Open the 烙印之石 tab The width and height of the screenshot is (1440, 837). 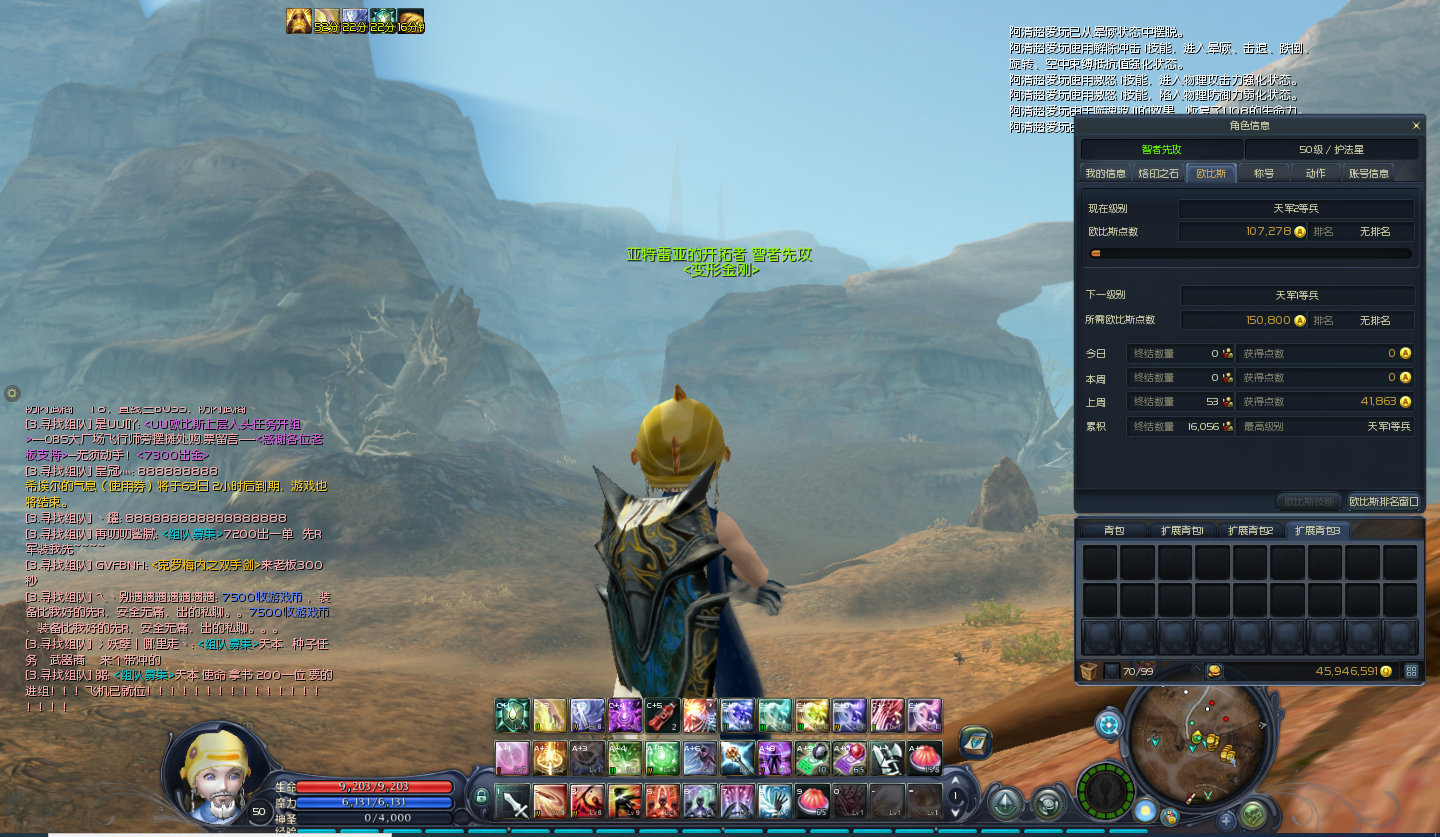(x=1159, y=173)
